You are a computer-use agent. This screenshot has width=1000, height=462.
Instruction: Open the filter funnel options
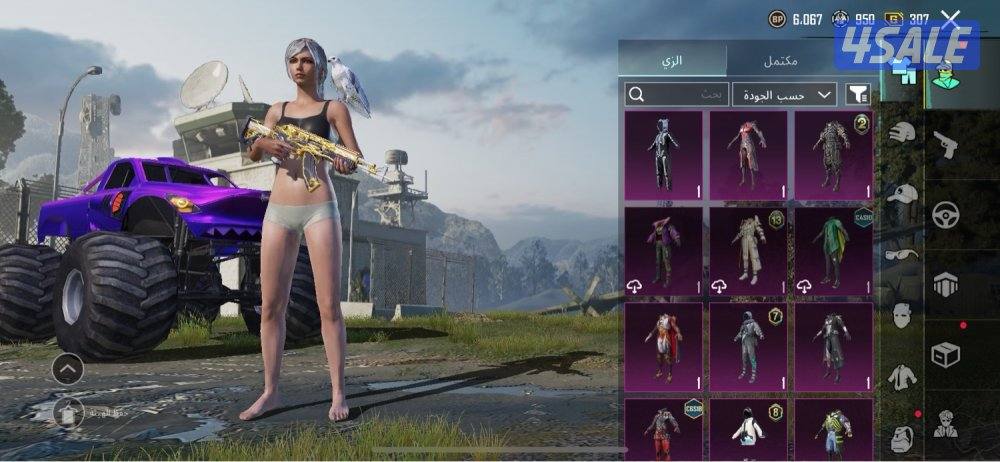click(857, 94)
